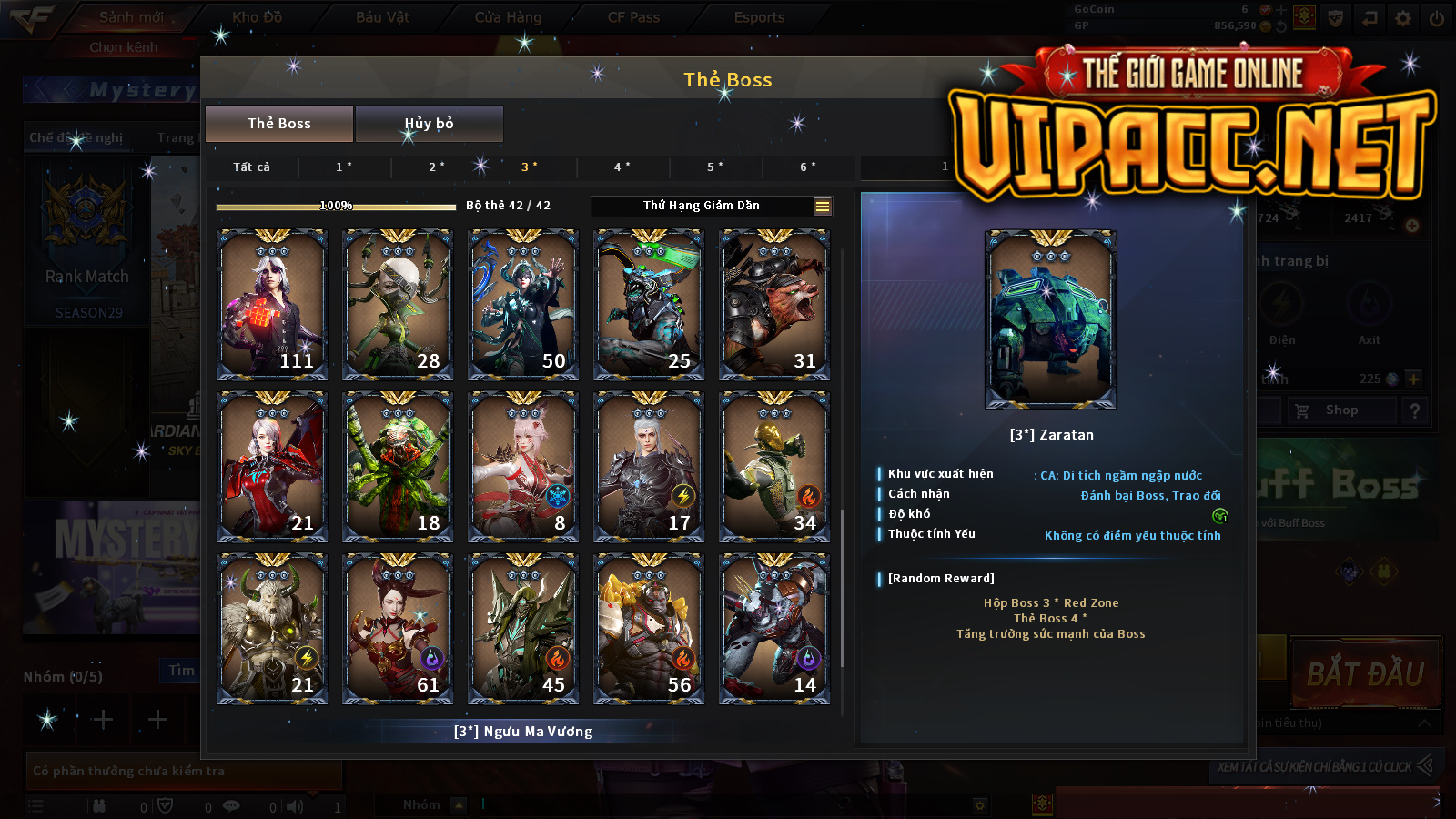Viewport: 1456px width, 819px height.
Task: Open the Kho Đồ menu
Action: (x=257, y=17)
